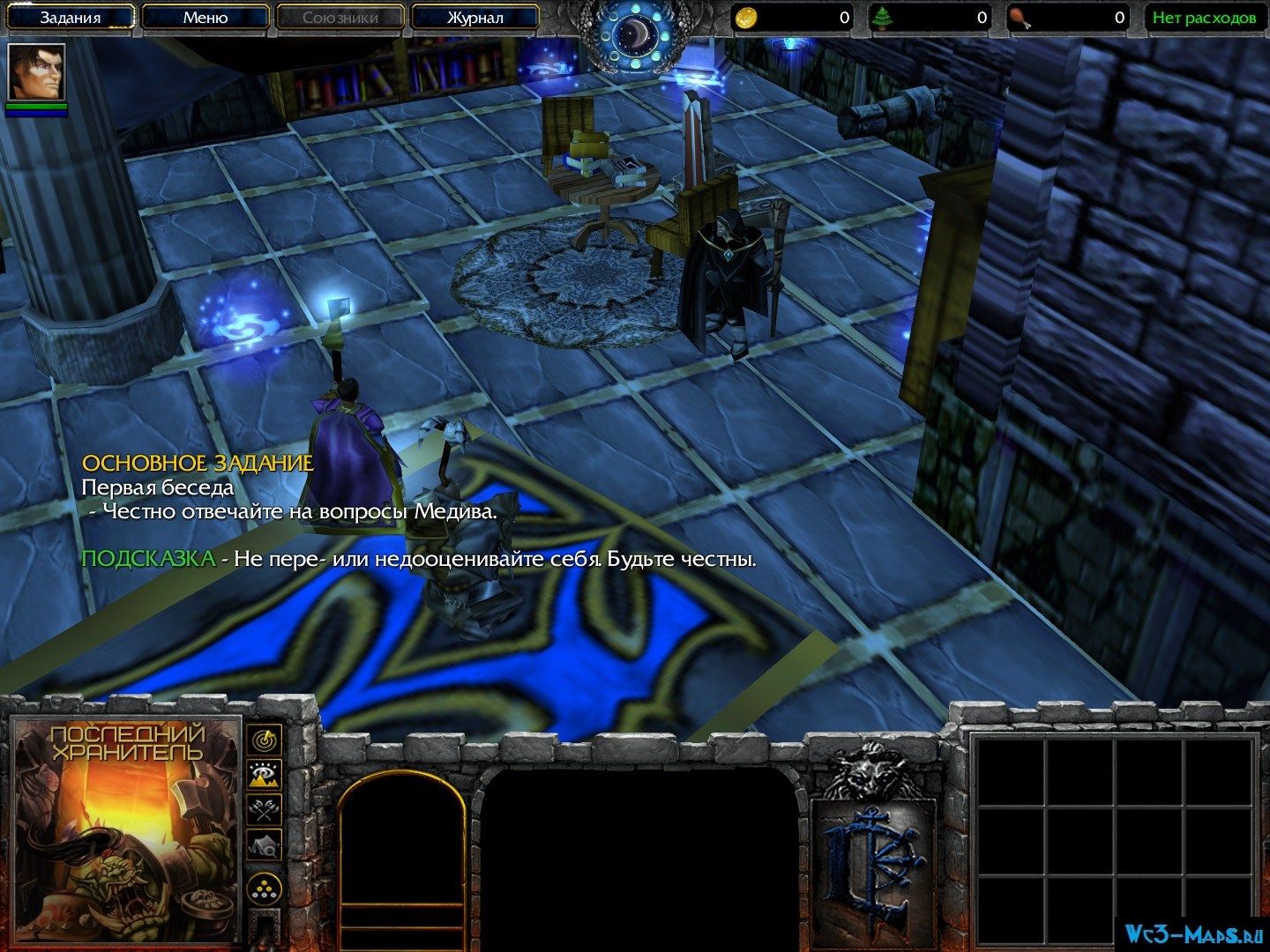Toggle minimap terrain display eye button
This screenshot has height=952, width=1270.
coord(264,774)
